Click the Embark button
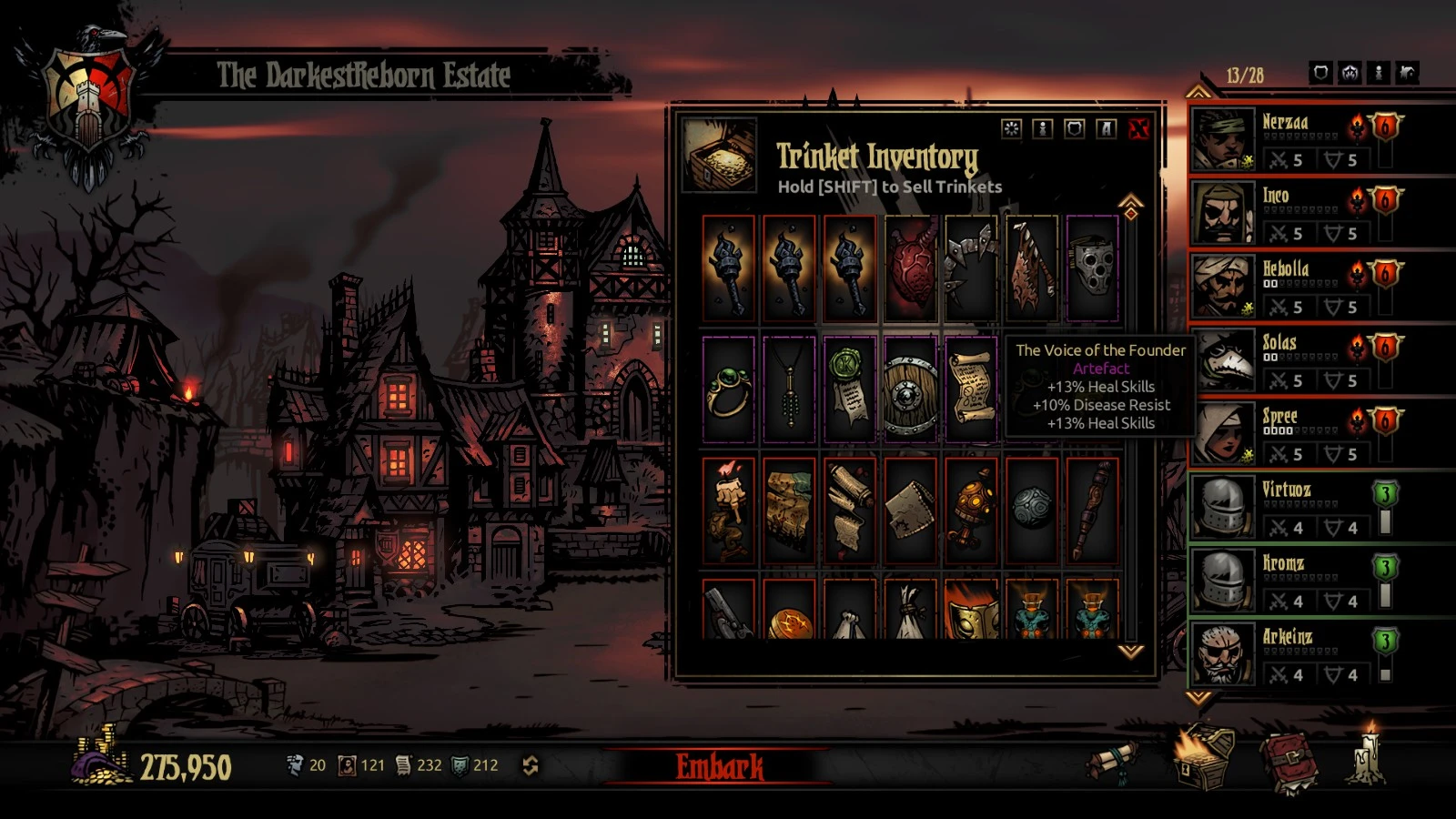 pyautogui.click(x=719, y=766)
